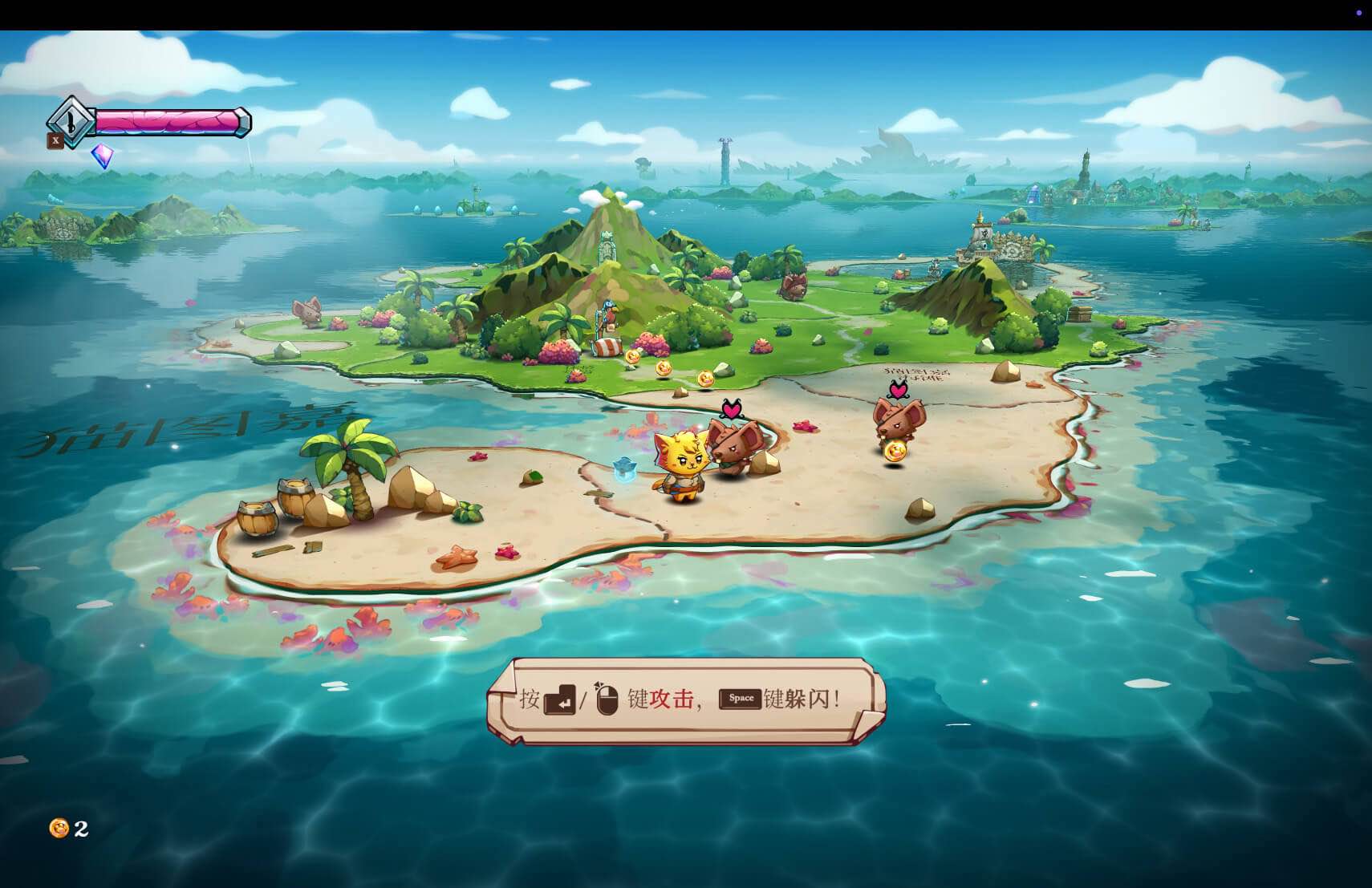1372x888 pixels.
Task: Click the spinning coin near the far rat
Action: point(895,451)
